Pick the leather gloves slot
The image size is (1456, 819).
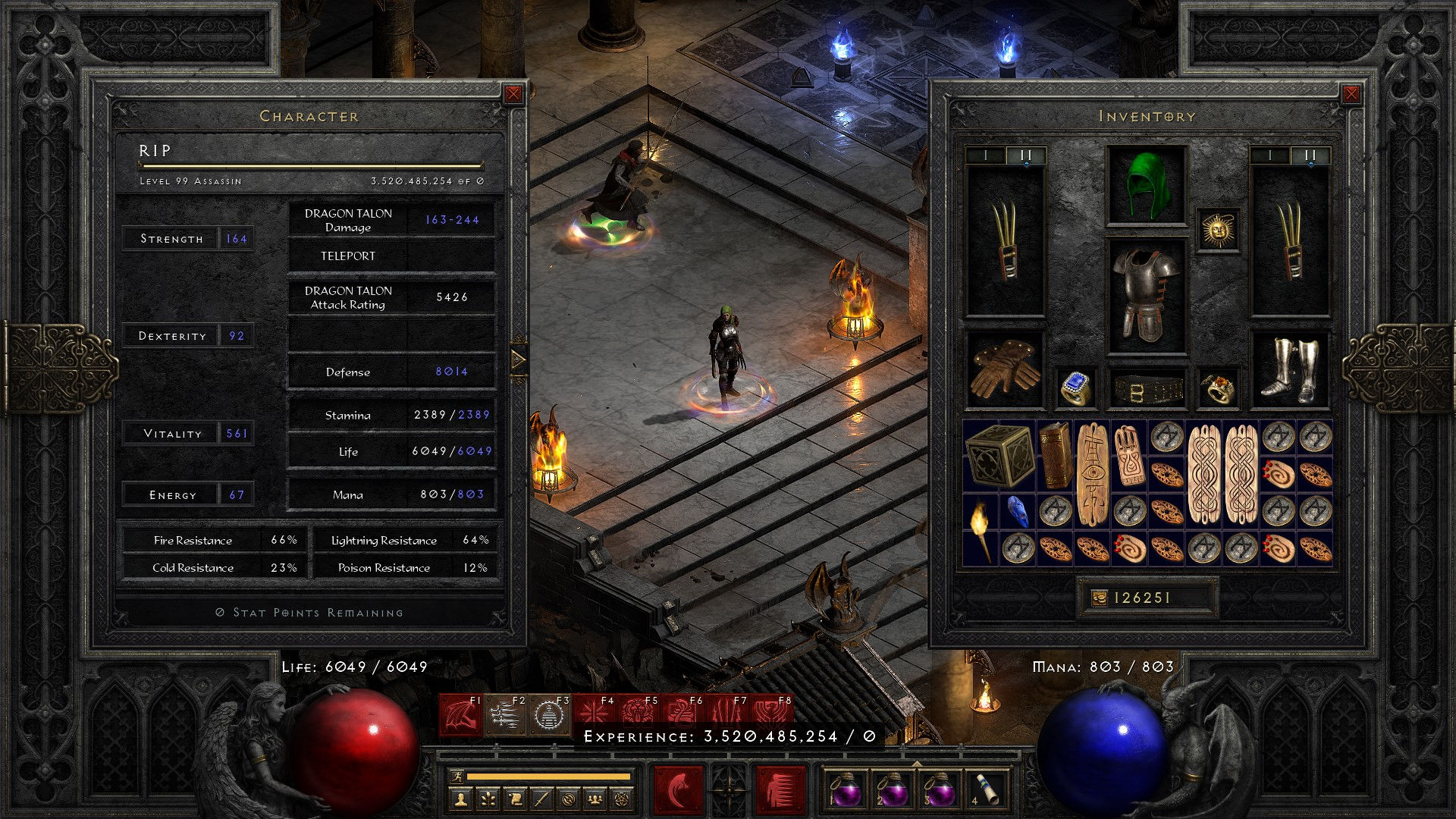click(x=1004, y=369)
